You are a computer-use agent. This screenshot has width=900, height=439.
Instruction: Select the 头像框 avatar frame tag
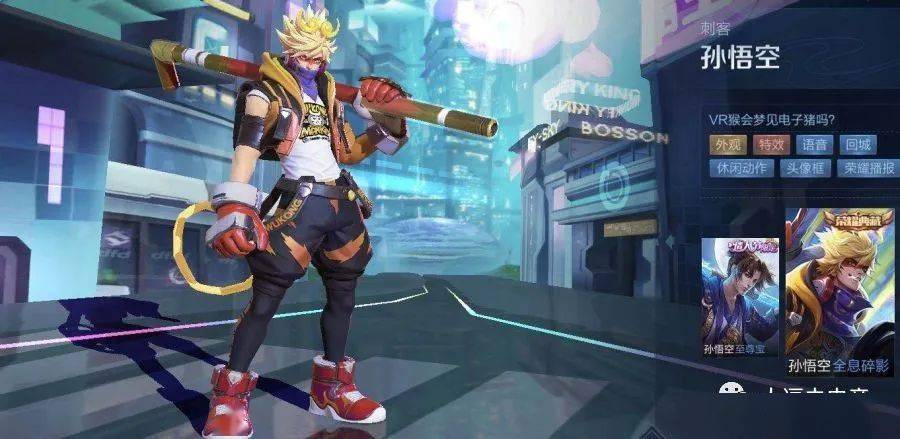[x=804, y=168]
